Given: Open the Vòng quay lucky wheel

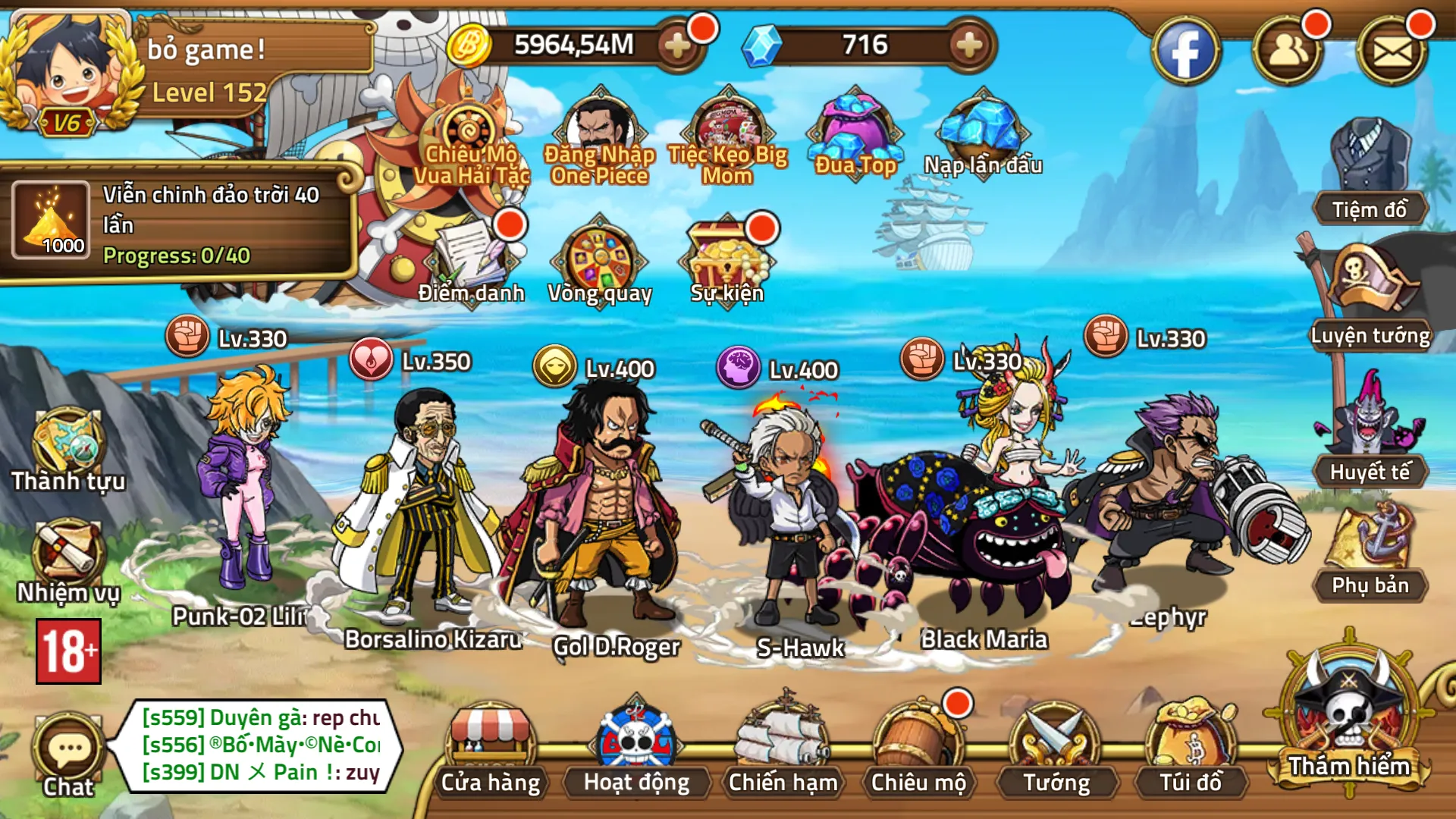Looking at the screenshot, I should (600, 262).
